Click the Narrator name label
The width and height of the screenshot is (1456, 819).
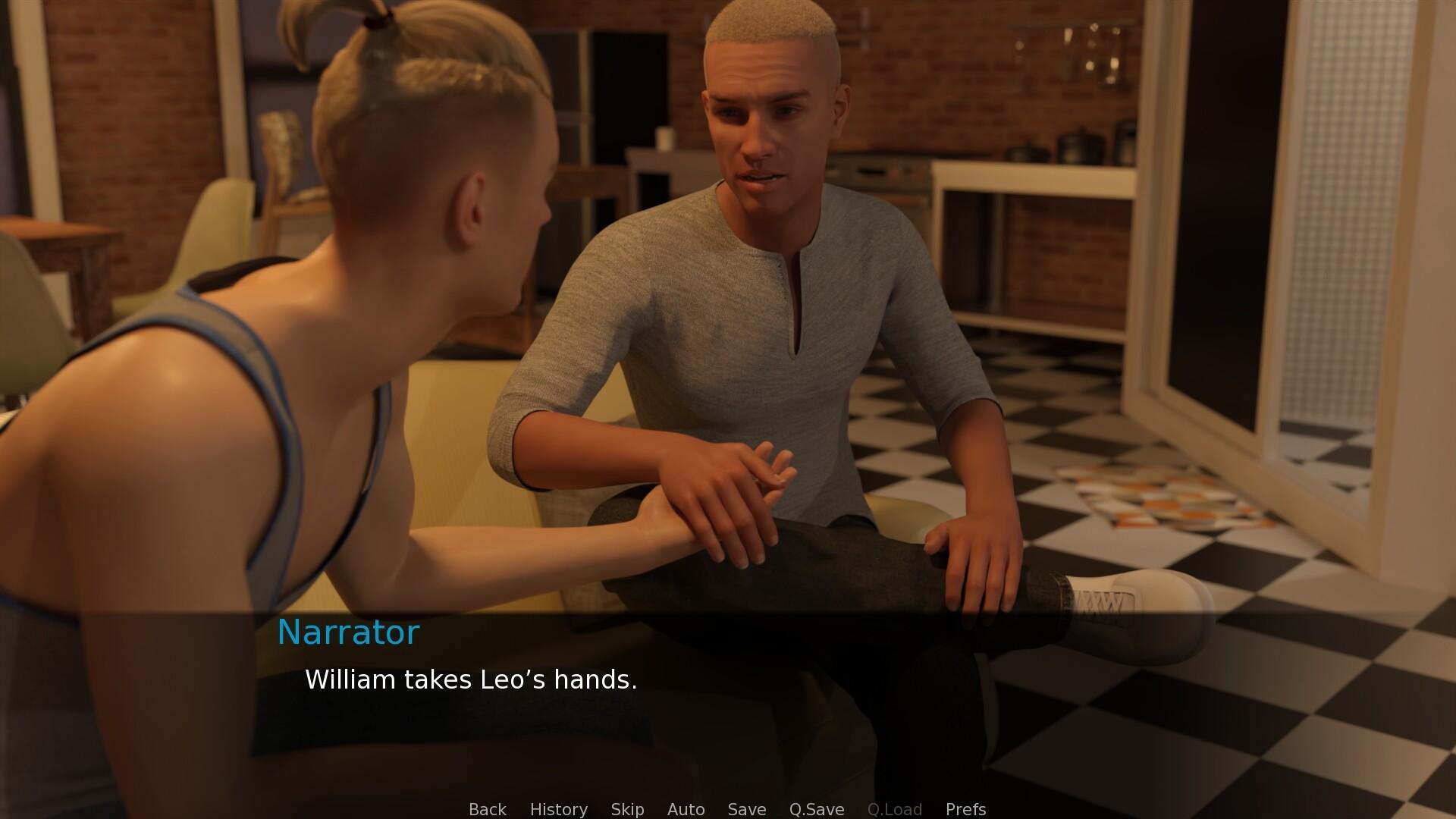pos(349,632)
